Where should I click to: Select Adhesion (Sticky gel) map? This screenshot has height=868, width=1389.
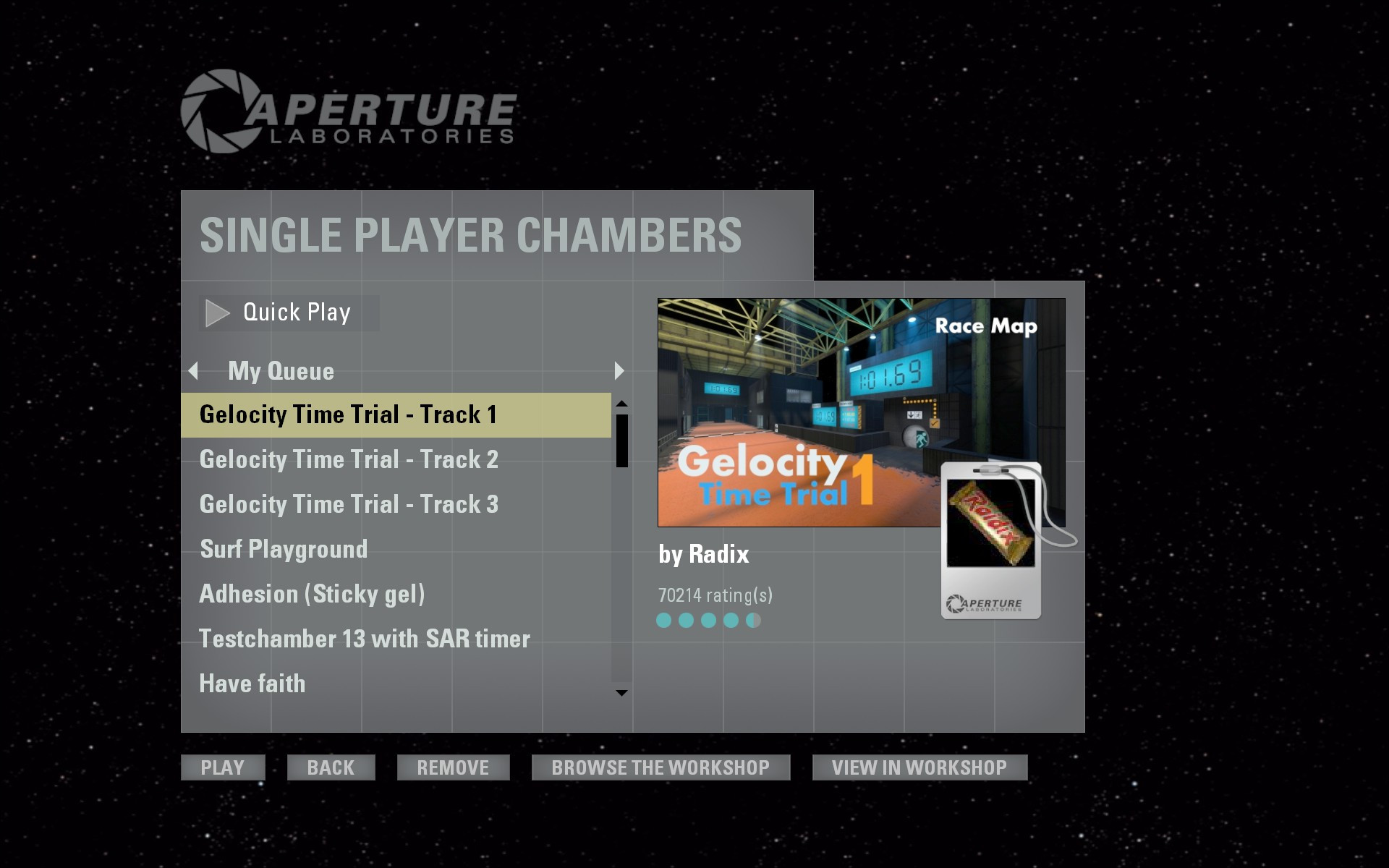[313, 593]
